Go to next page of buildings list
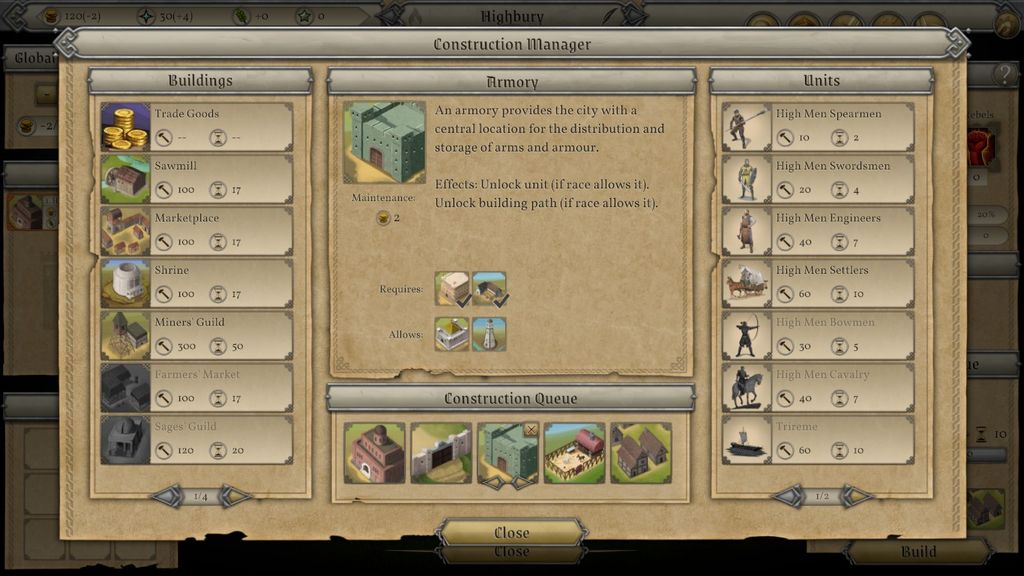 coord(236,496)
